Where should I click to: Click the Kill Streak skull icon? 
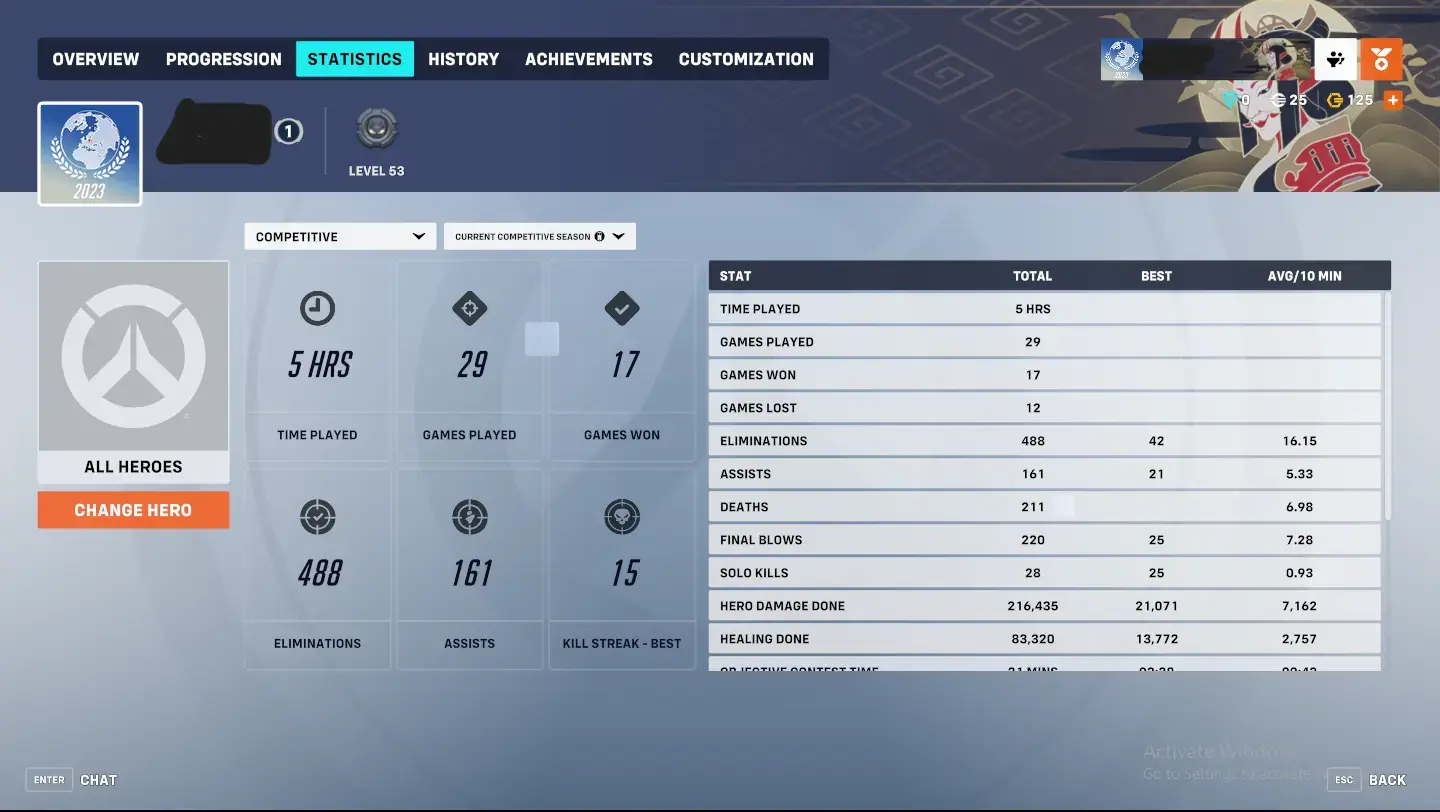pyautogui.click(x=622, y=517)
